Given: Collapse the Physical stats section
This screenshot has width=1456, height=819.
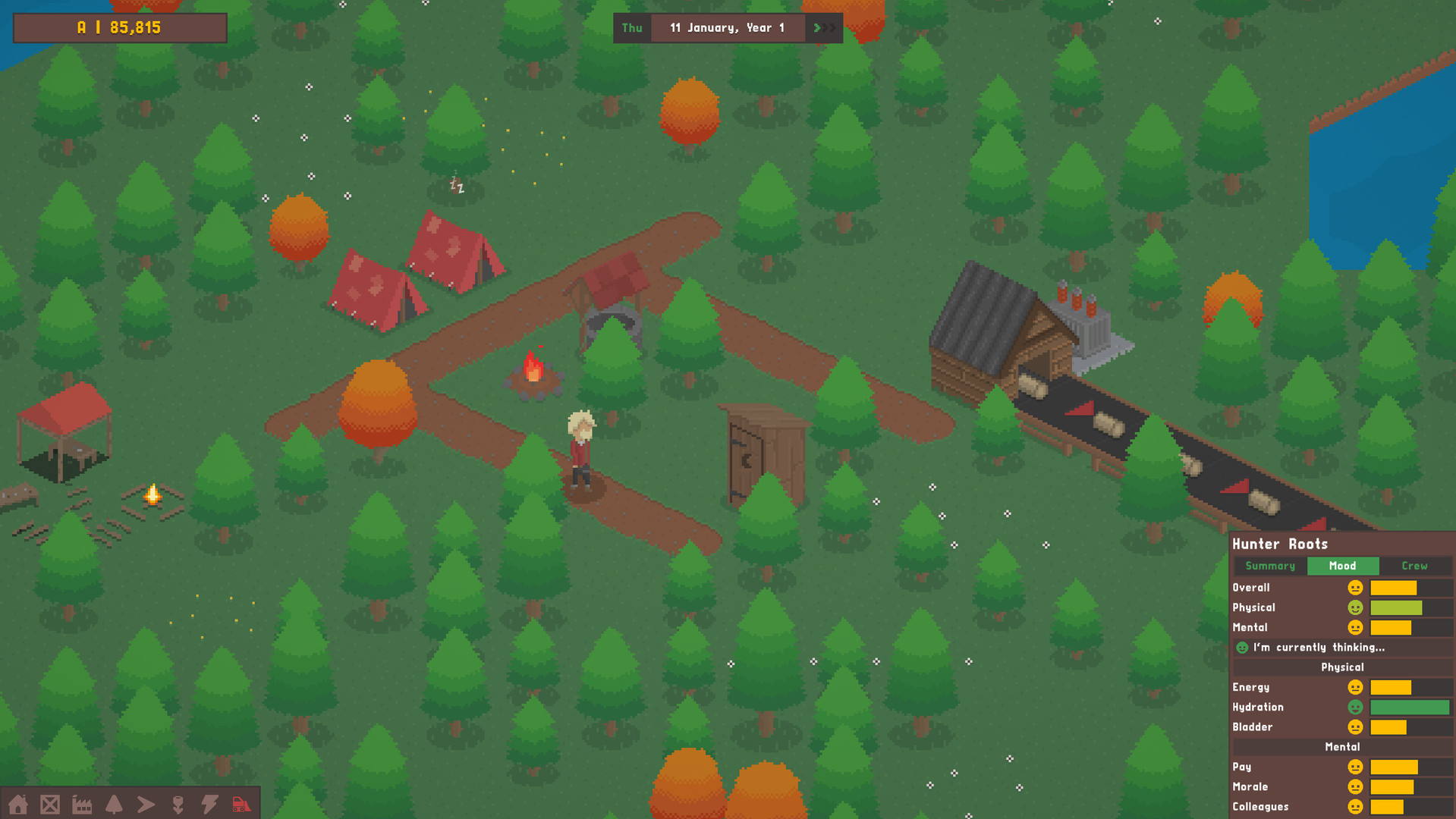Looking at the screenshot, I should 1342,667.
